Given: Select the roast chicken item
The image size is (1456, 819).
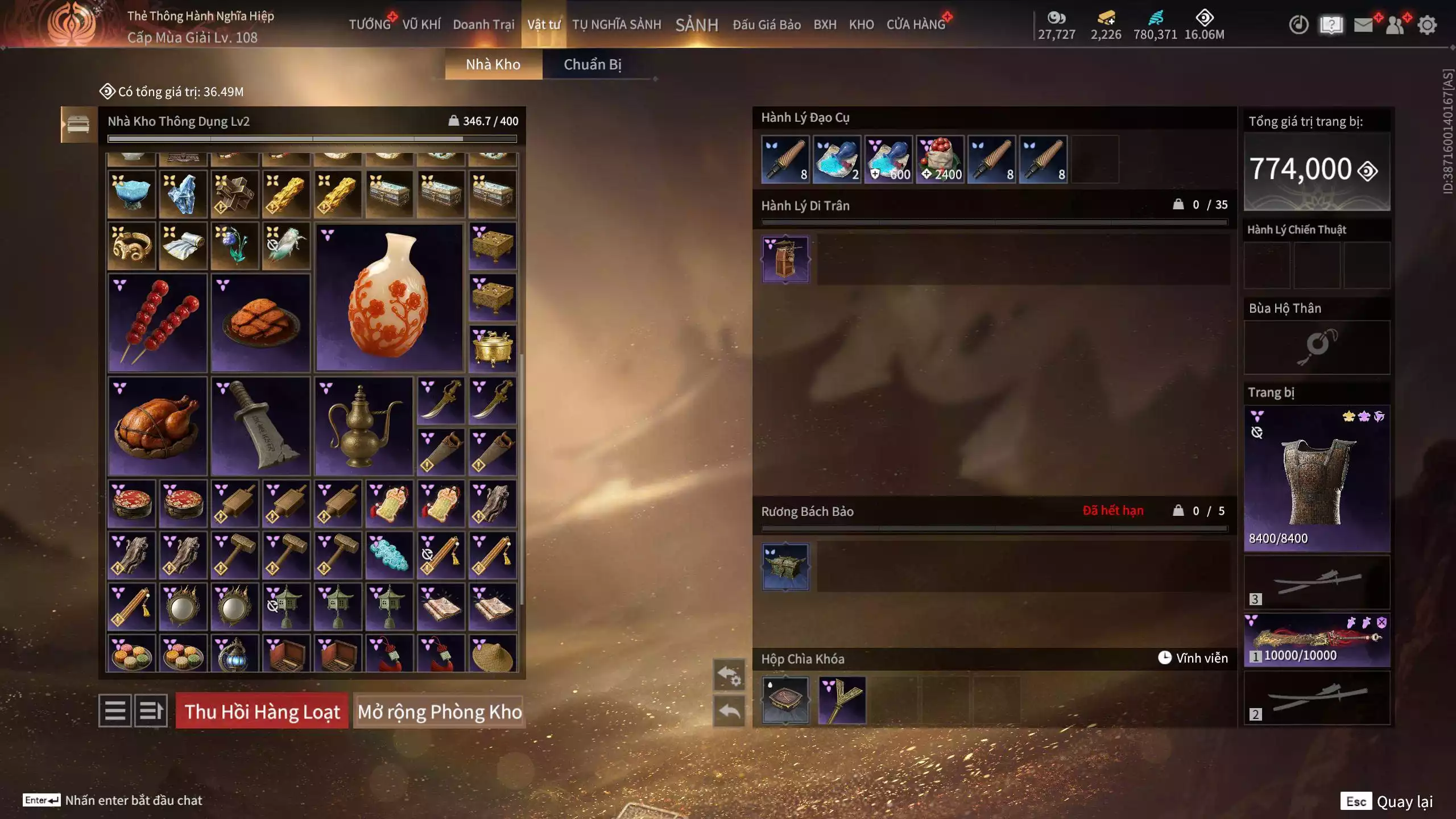Looking at the screenshot, I should [158, 426].
